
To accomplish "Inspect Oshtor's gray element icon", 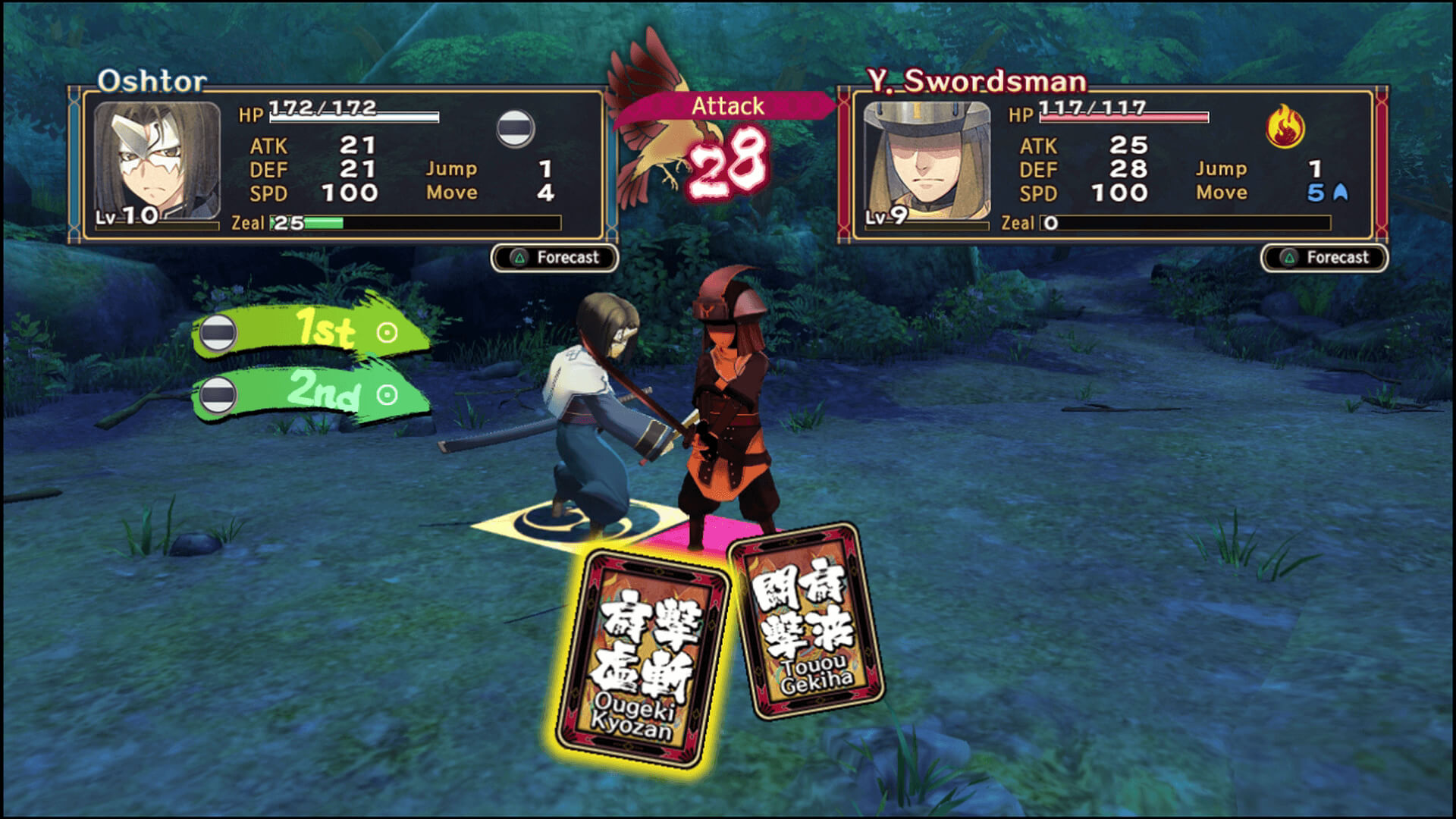I will (x=515, y=128).
